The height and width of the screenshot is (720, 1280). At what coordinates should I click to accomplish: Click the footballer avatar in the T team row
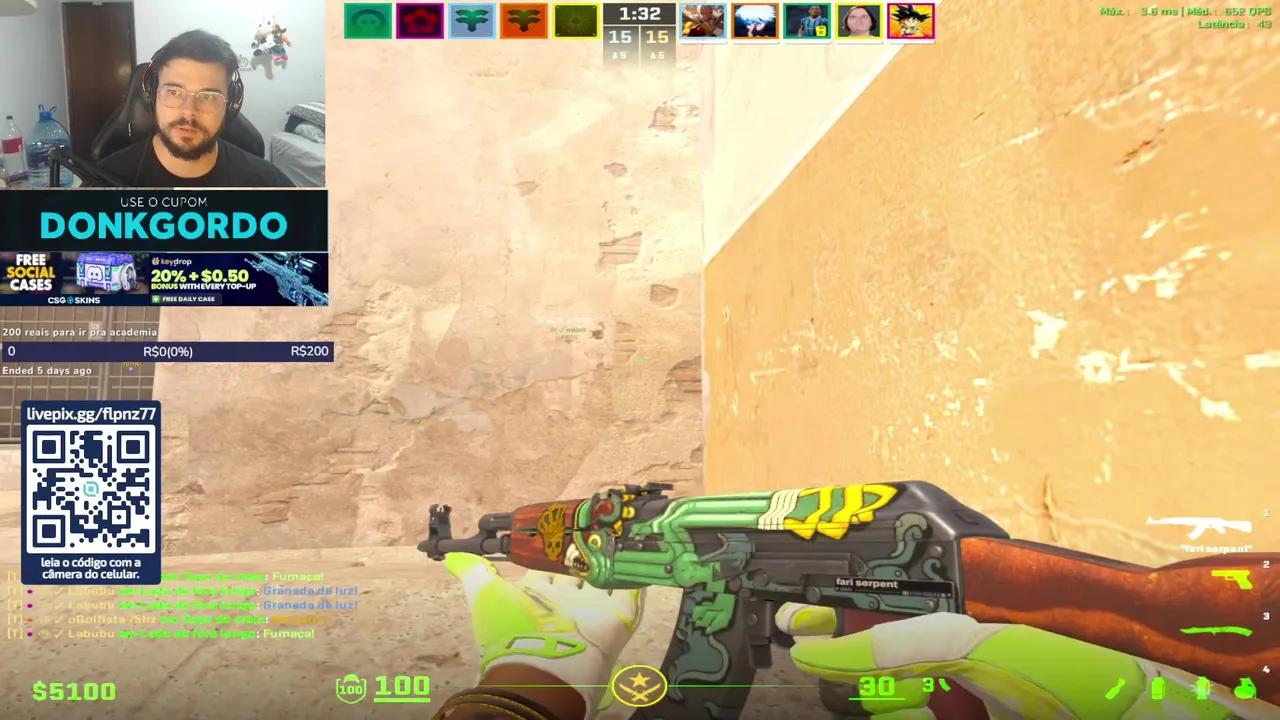pos(806,20)
